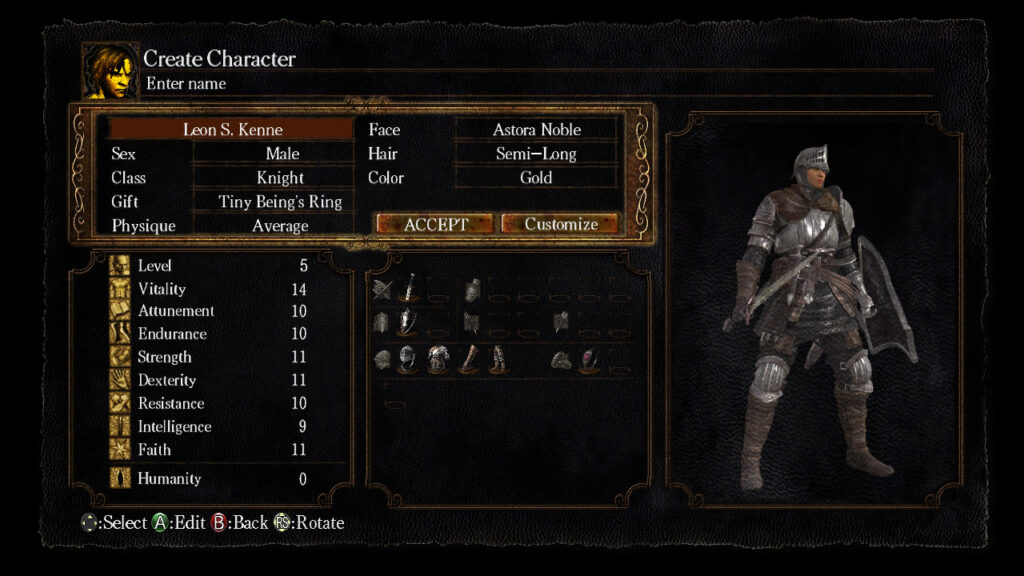Pick the hair Color set to Gold
The height and width of the screenshot is (576, 1024).
tap(536, 178)
